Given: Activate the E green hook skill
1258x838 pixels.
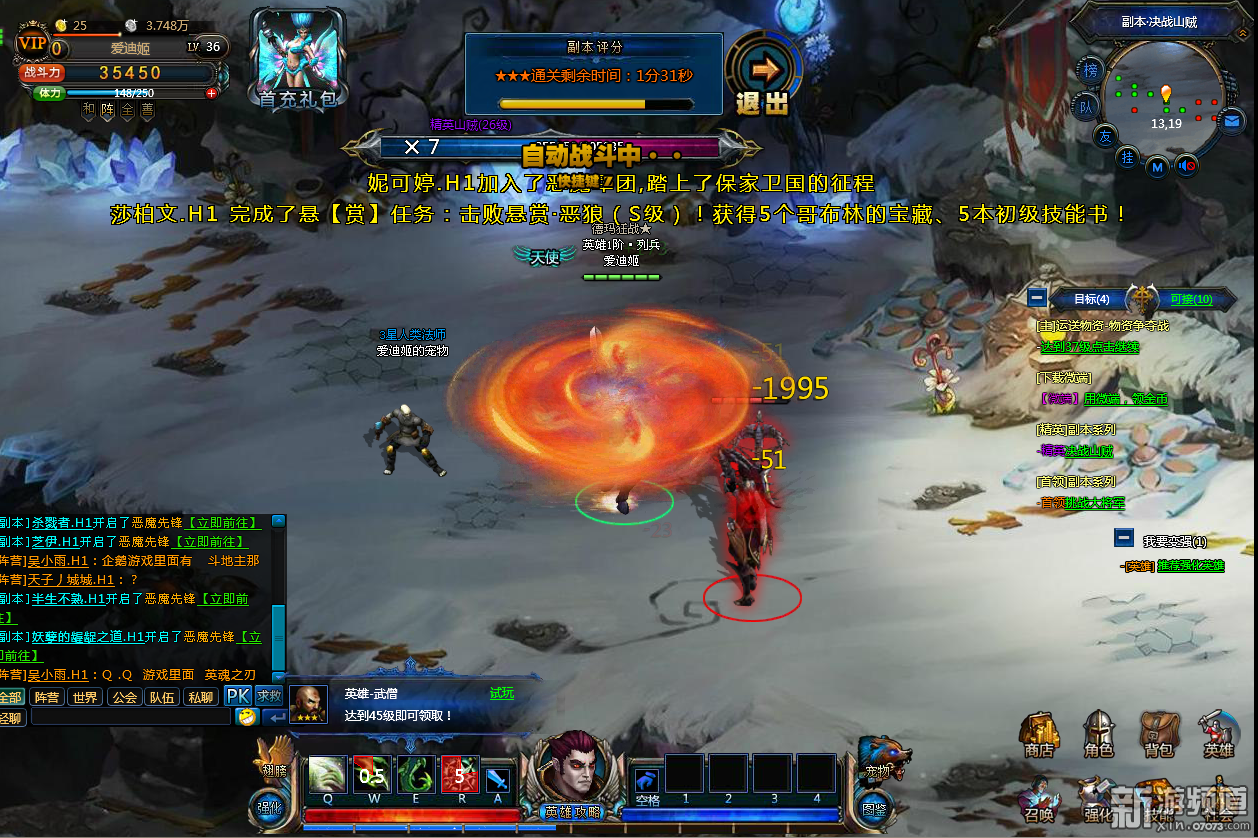Looking at the screenshot, I should pos(415,775).
